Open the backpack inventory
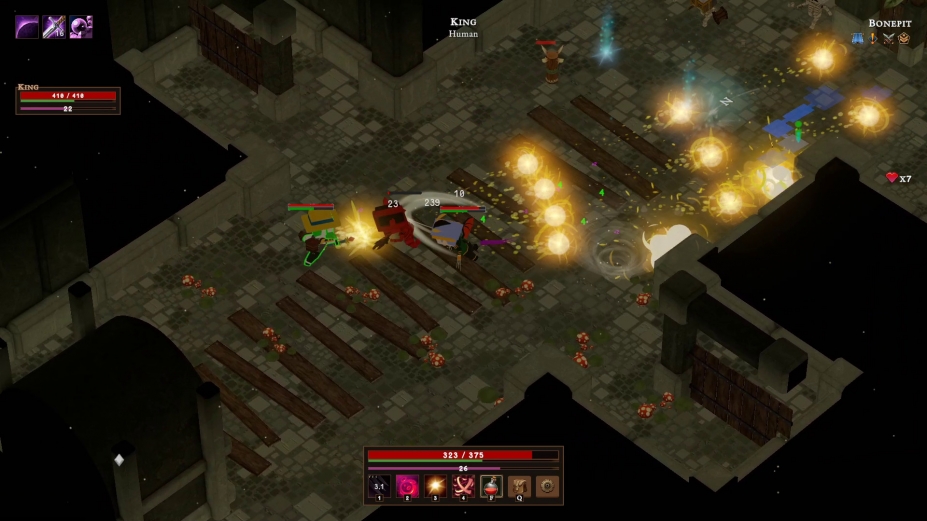Viewport: 927px width, 521px height. pyautogui.click(x=519, y=486)
